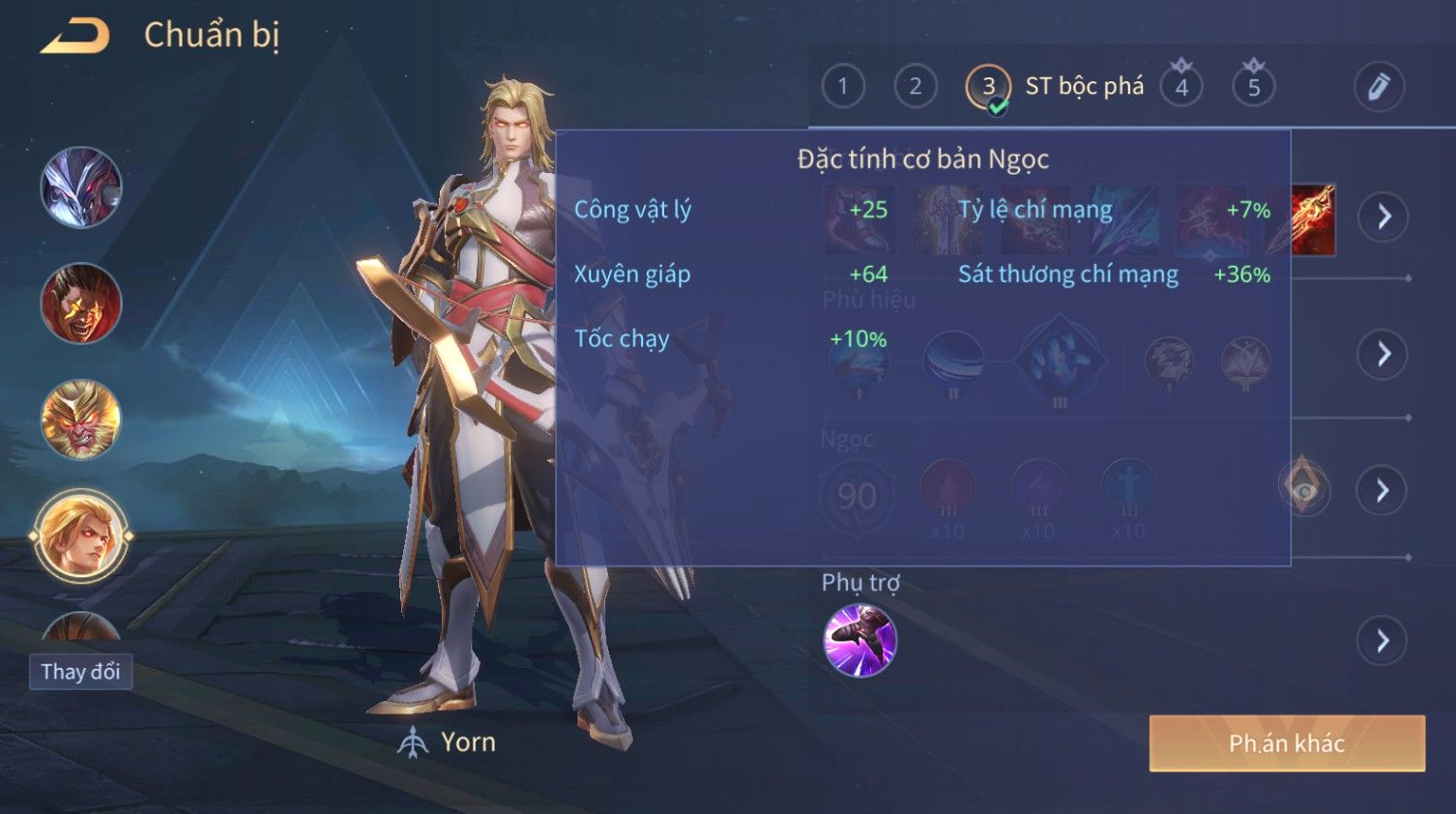Select the Phụ trợ support skill icon
1456x814 pixels.
coord(859,640)
